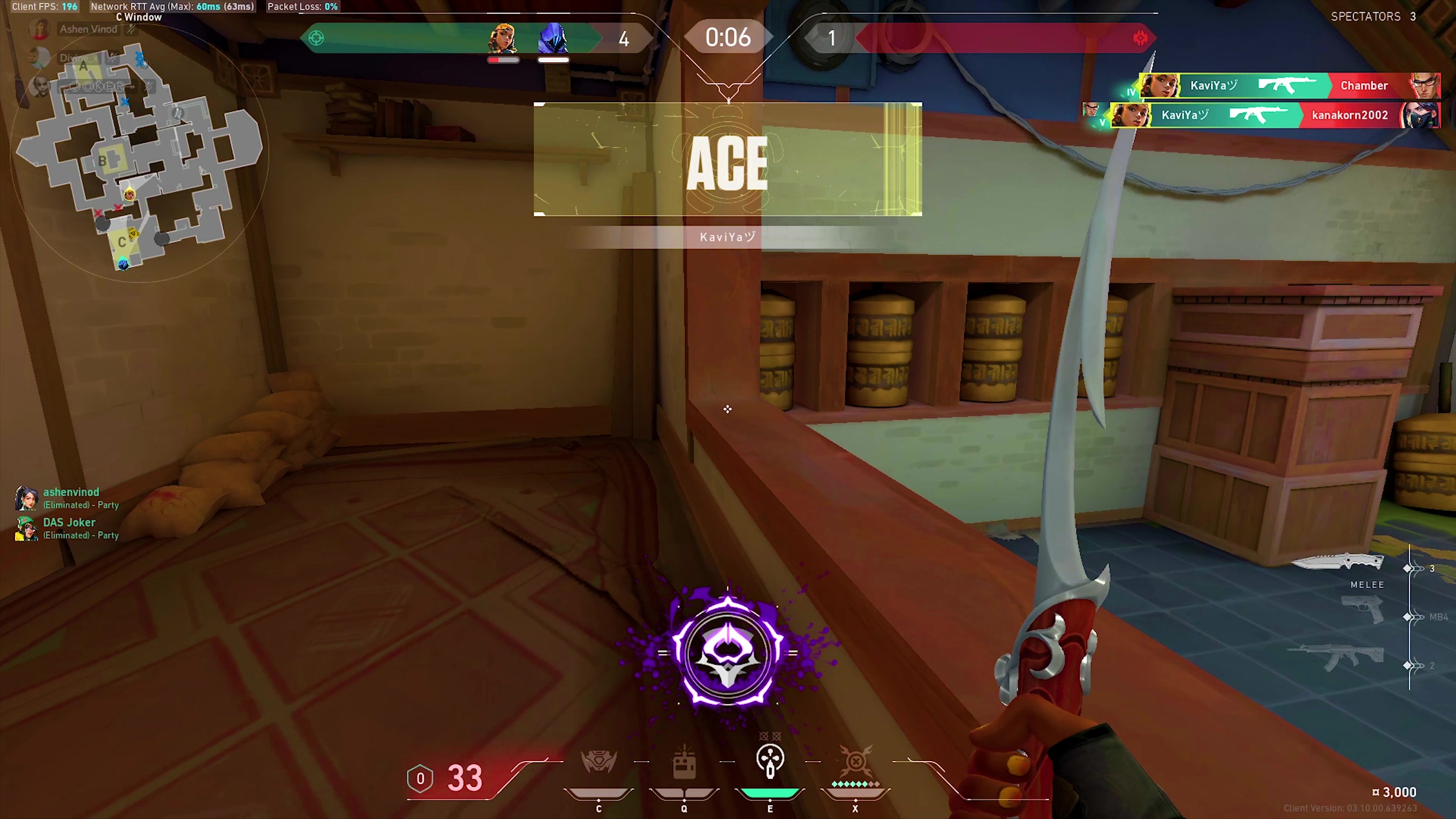
Task: Select the melee knife weapon slot
Action: click(x=1338, y=563)
